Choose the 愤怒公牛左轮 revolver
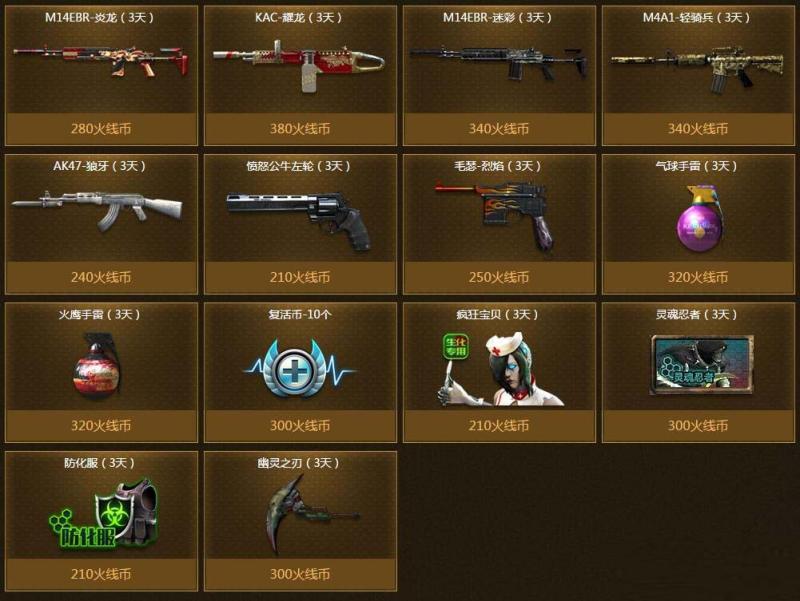Screen dimensions: 800x601 tap(300, 212)
